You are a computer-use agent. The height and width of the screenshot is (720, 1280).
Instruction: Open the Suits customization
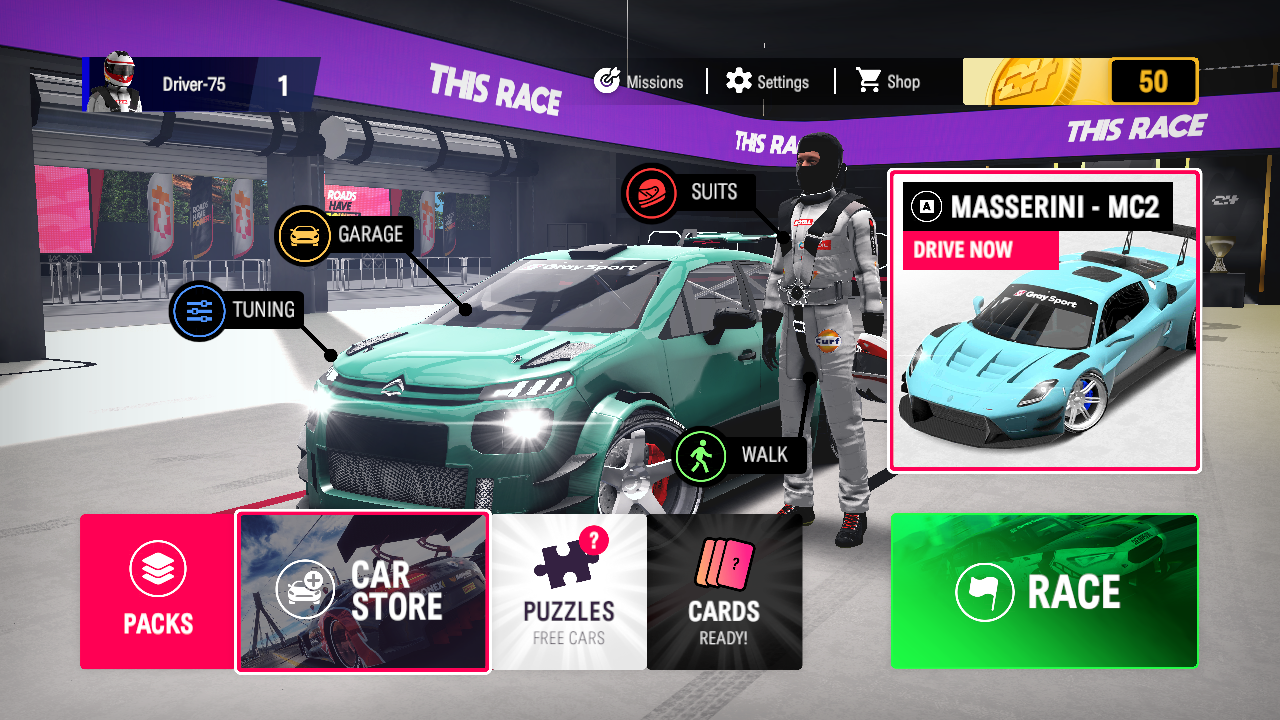coord(688,192)
